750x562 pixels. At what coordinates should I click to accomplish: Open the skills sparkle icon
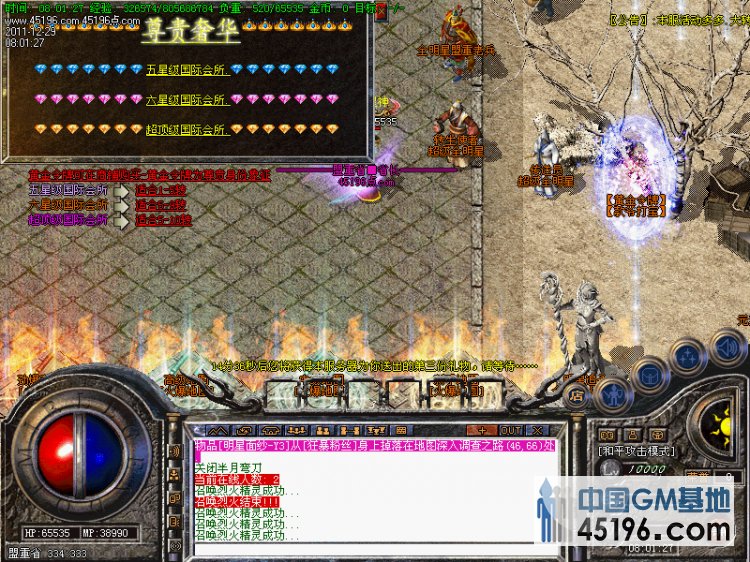tap(688, 356)
